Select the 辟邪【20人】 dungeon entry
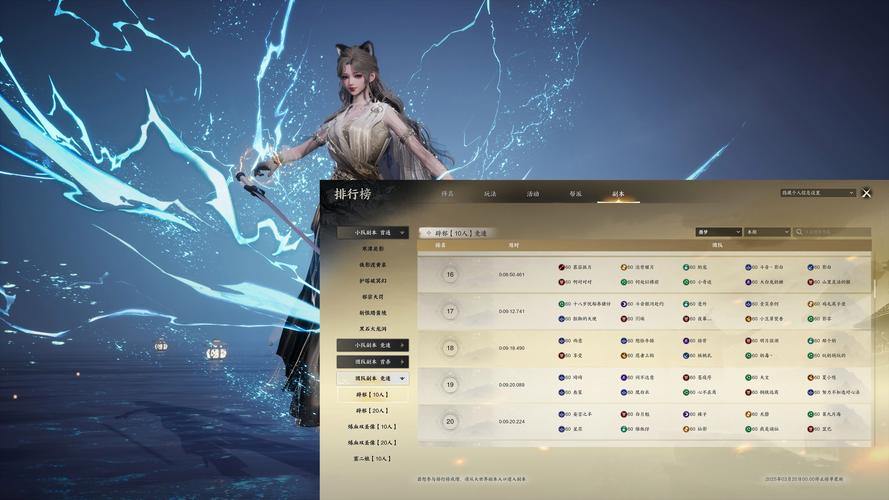 pos(373,411)
